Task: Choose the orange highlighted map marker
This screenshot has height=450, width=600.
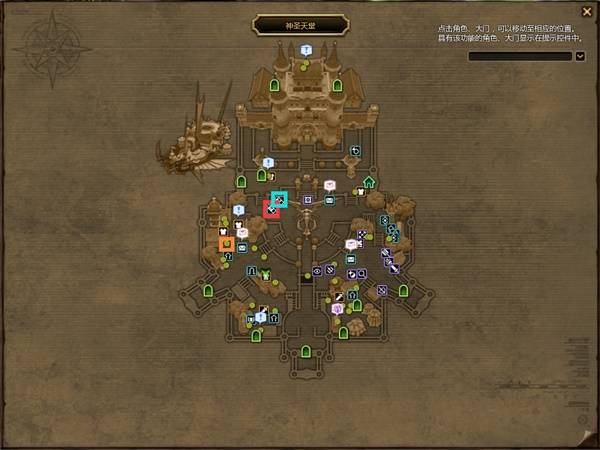Action: click(x=227, y=243)
